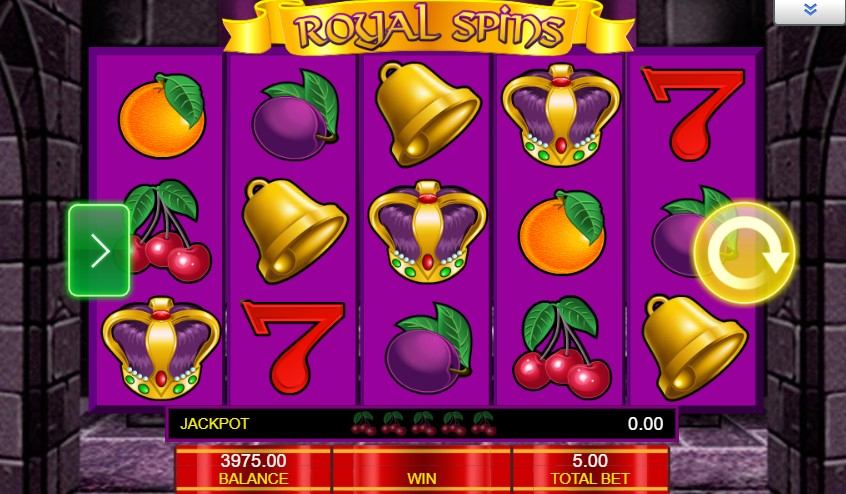Open the green arrow side panel
Image resolution: width=846 pixels, height=494 pixels.
(x=99, y=251)
